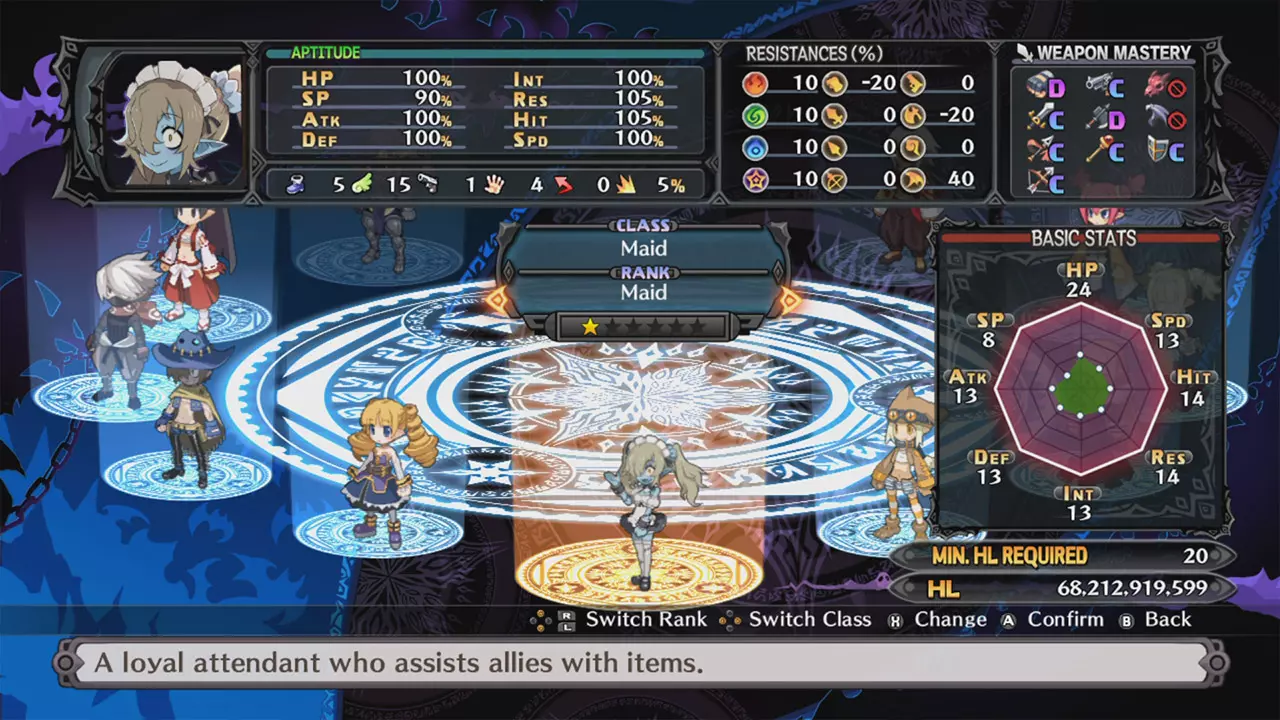This screenshot has height=720, width=1280.
Task: Select Switch Rank from the bottom bar
Action: (x=645, y=619)
